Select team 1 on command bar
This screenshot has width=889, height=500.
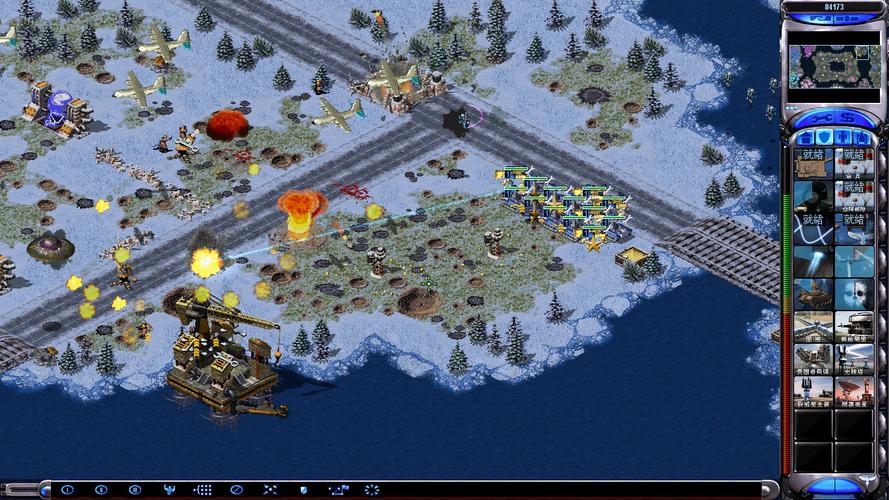(67, 490)
